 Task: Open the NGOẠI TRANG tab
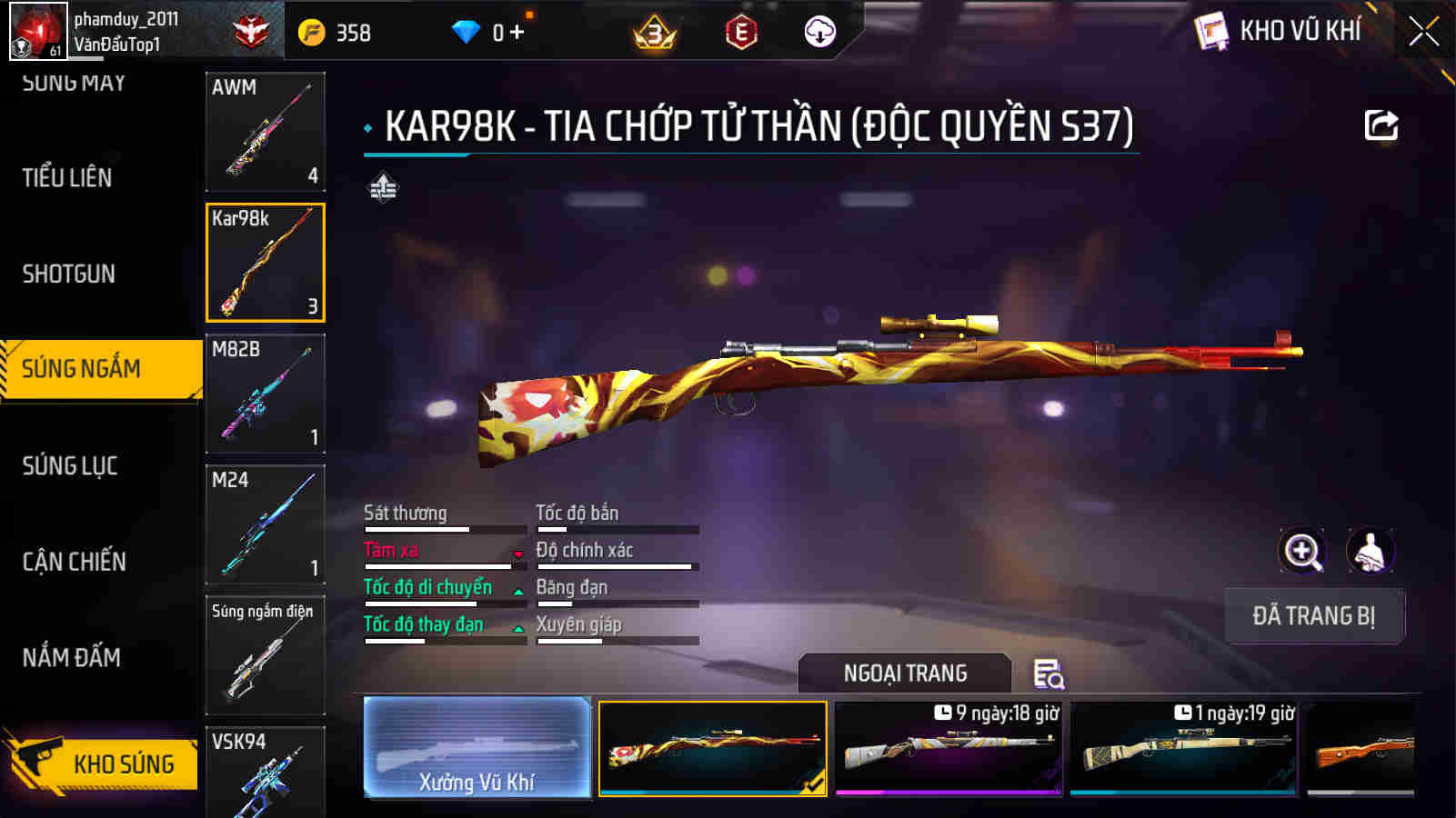(903, 673)
